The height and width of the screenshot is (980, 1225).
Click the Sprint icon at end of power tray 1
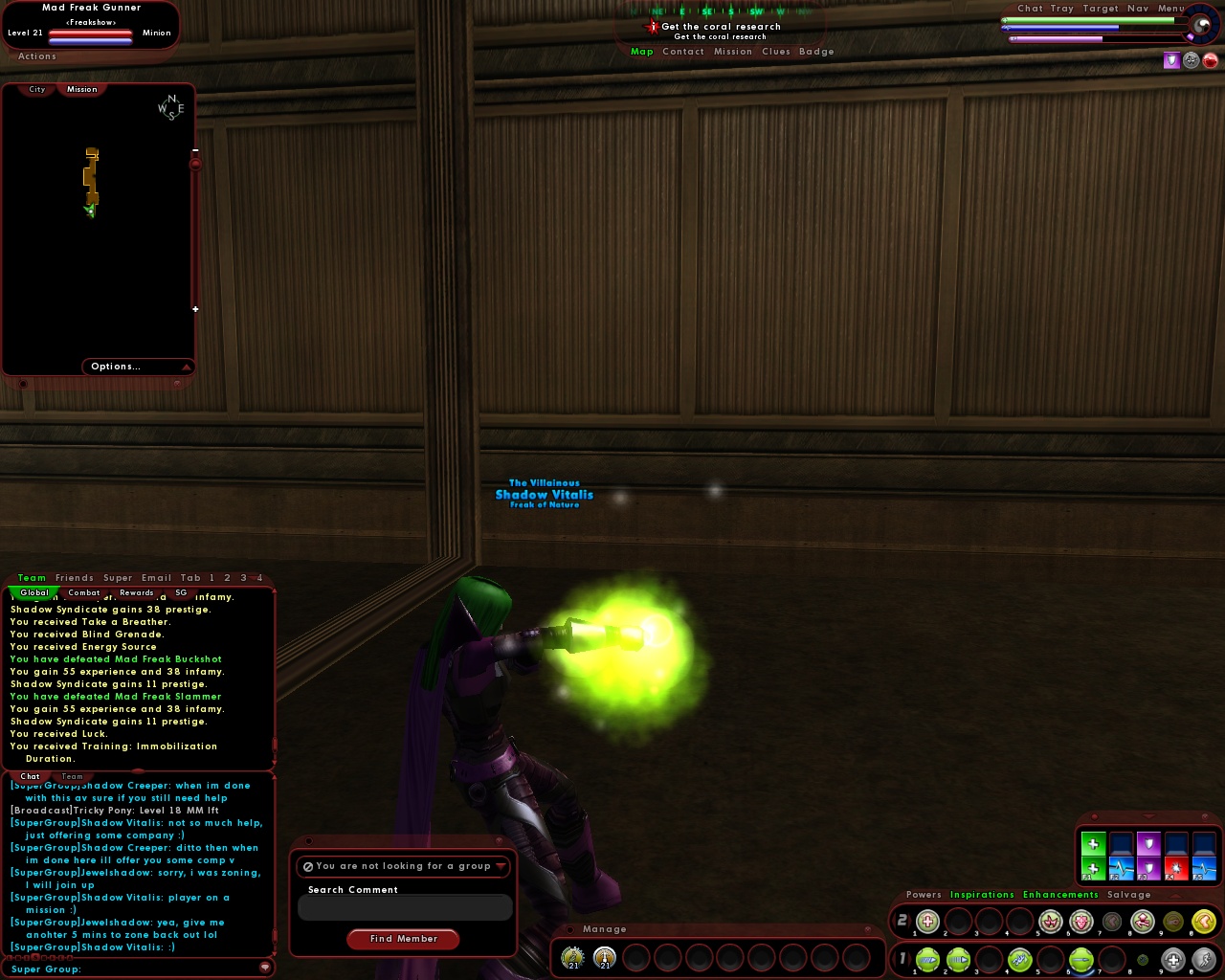pyautogui.click(x=1204, y=960)
